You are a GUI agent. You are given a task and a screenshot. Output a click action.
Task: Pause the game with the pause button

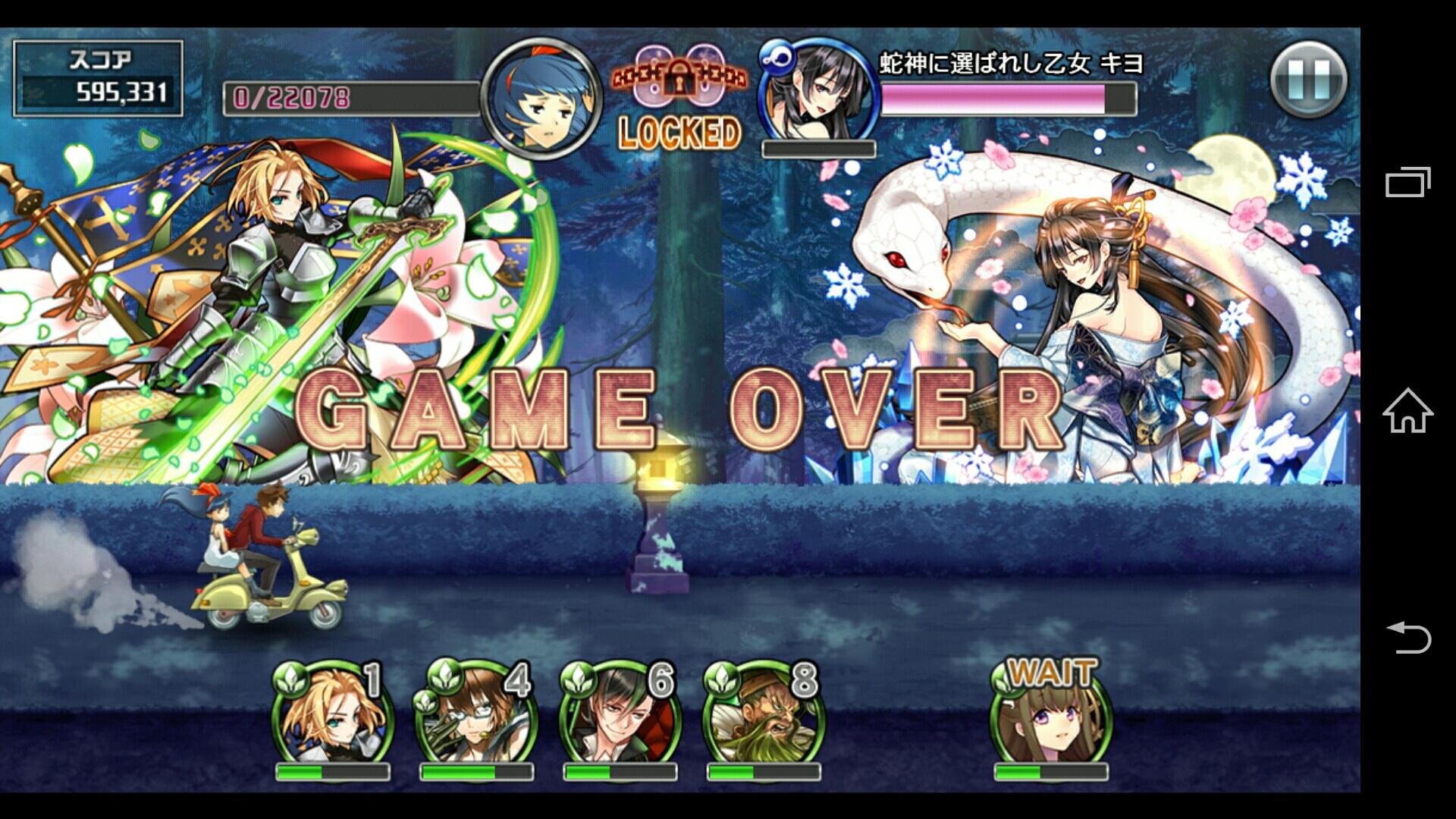click(1308, 80)
